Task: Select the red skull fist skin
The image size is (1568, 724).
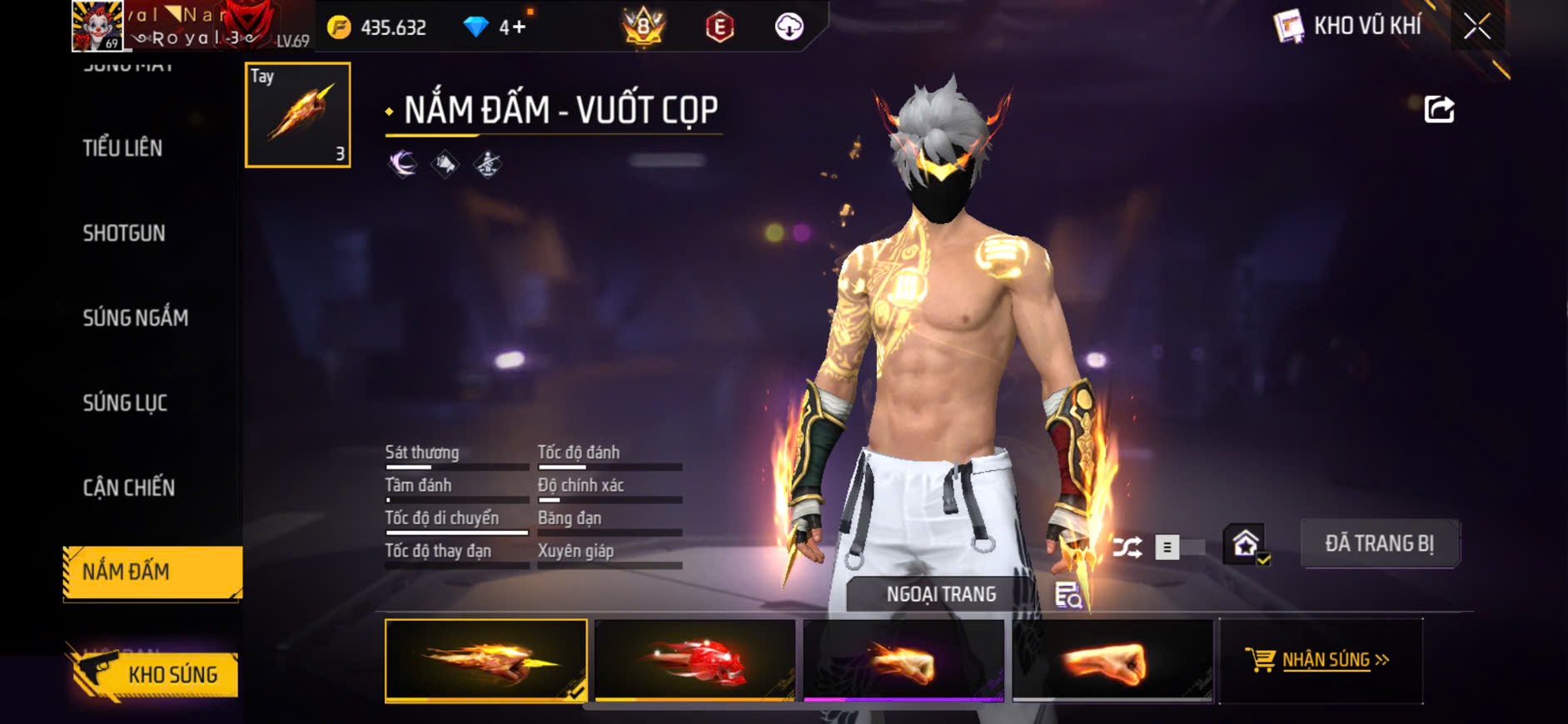Action: pos(695,661)
